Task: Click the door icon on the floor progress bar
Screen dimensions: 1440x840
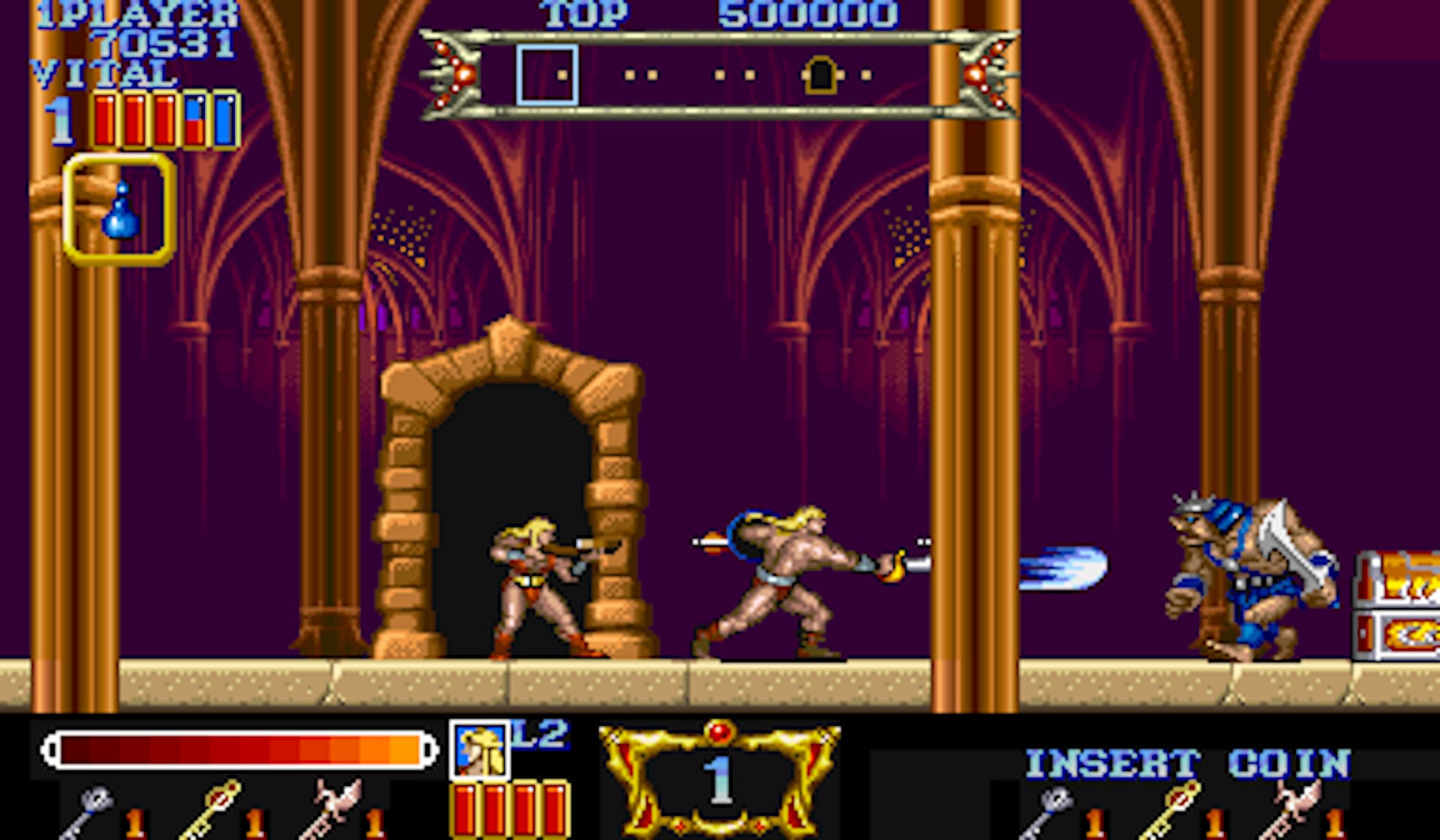Action: 820,75
